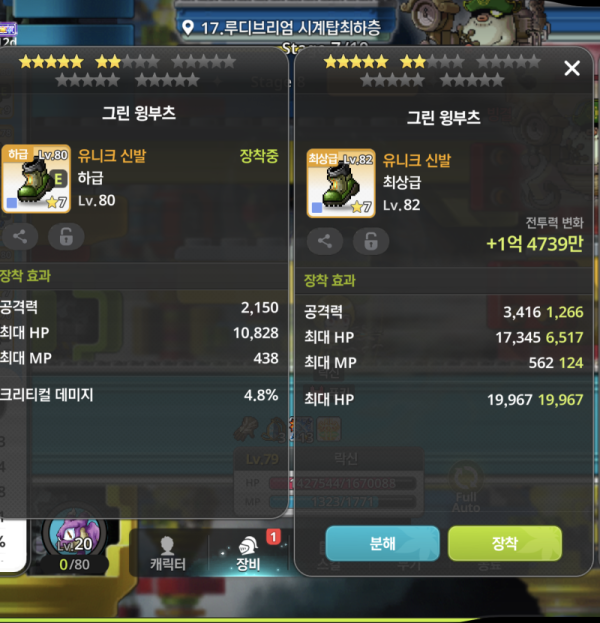Tap the 분해 dismantle button

(382, 544)
